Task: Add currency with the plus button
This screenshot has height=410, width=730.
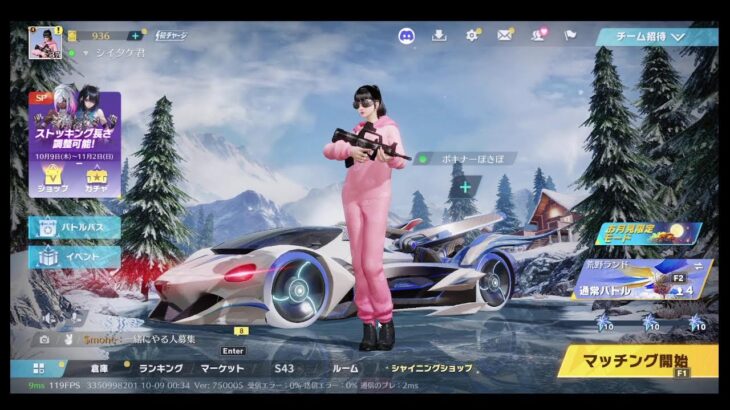Action: coord(135,36)
